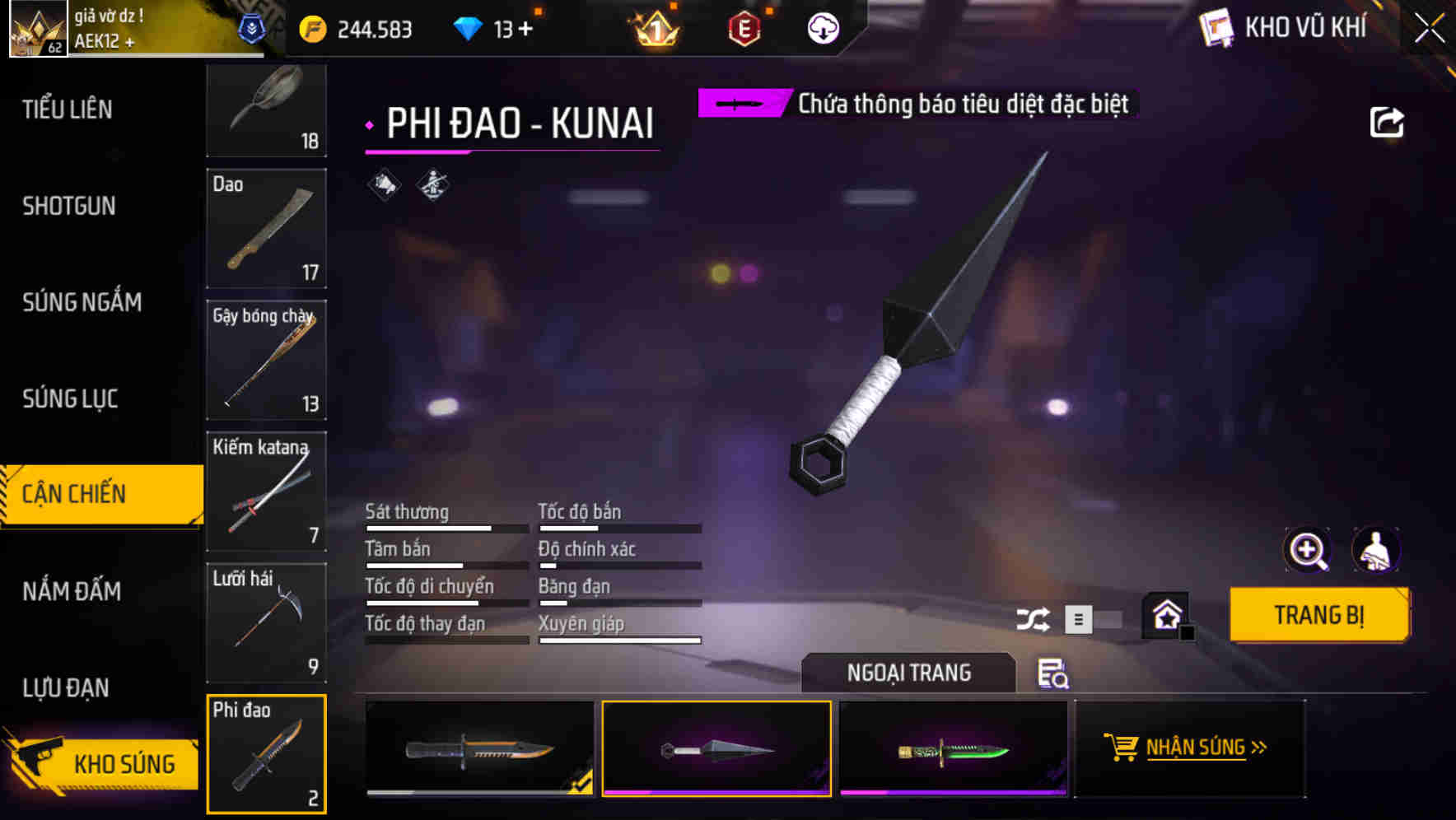Open the rank crown icon
Viewport: 1456px width, 820px height.
click(x=655, y=28)
